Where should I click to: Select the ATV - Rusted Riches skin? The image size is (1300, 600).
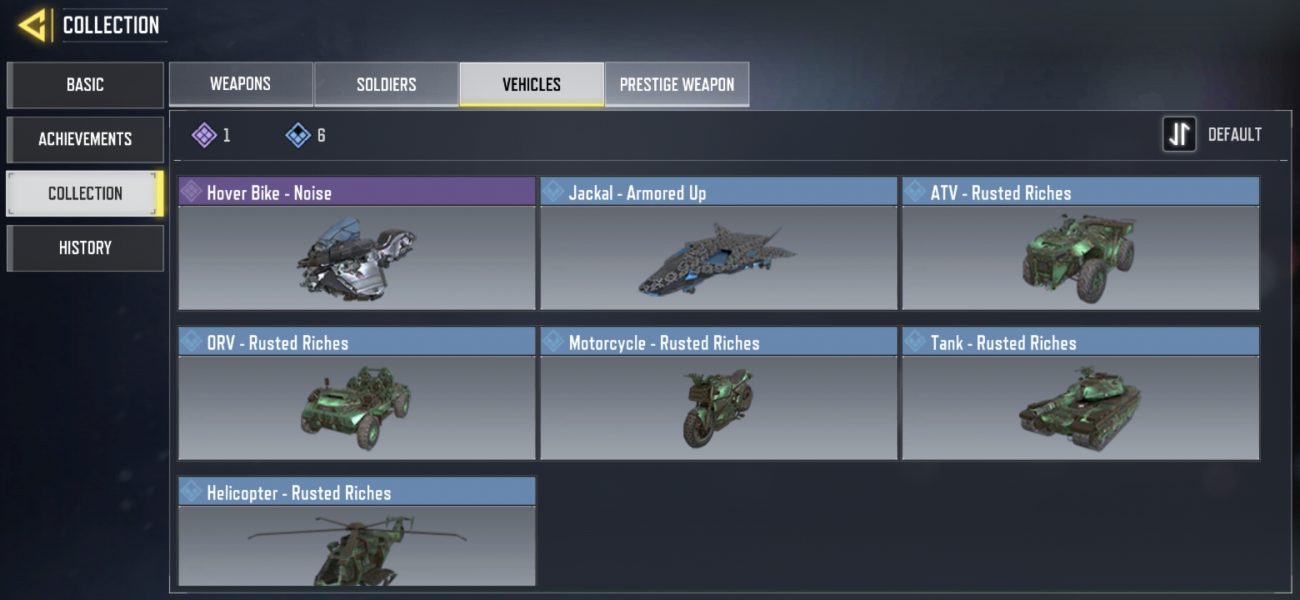1080,245
